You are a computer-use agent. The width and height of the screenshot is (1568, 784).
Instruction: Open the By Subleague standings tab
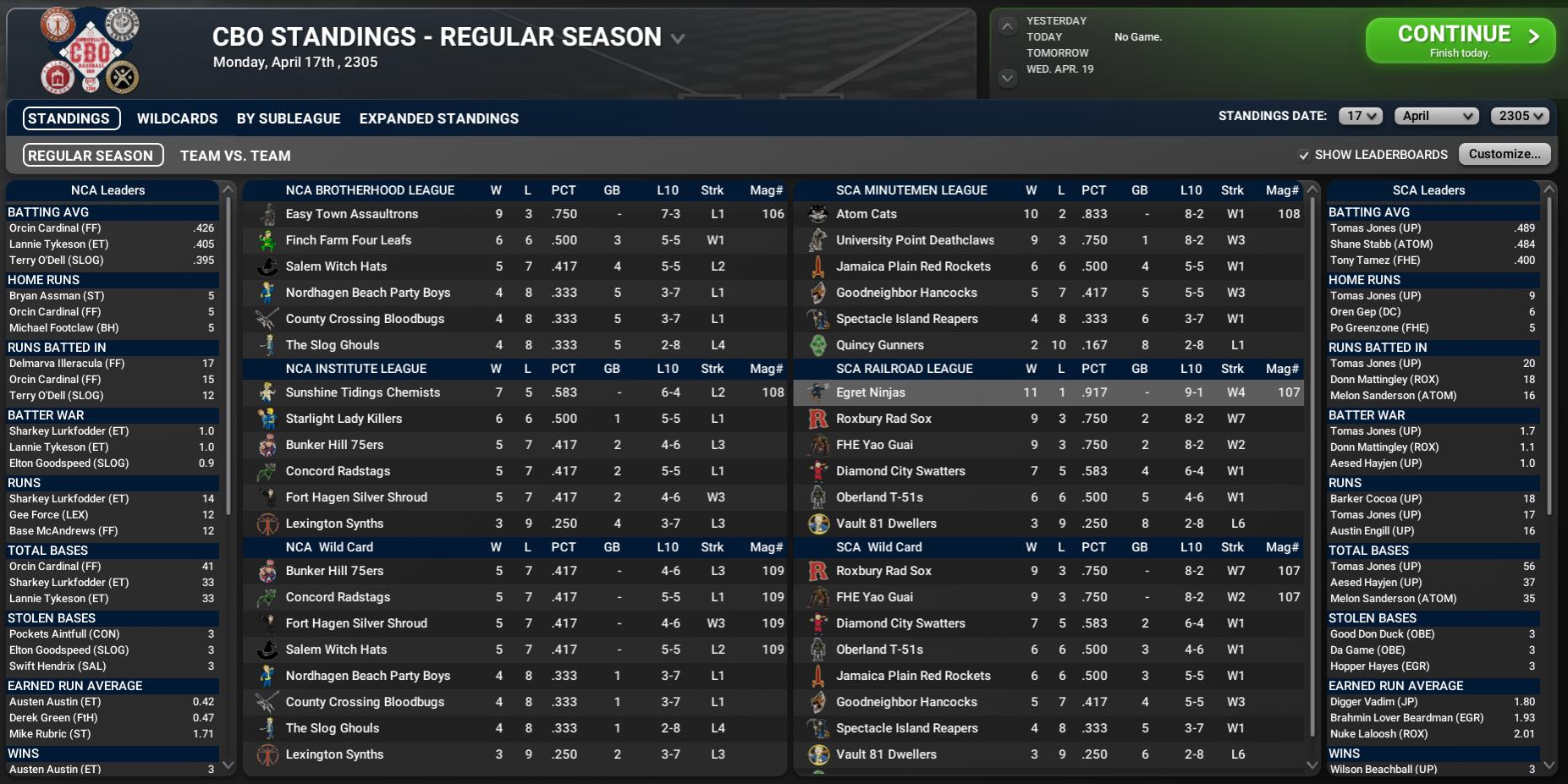point(289,118)
